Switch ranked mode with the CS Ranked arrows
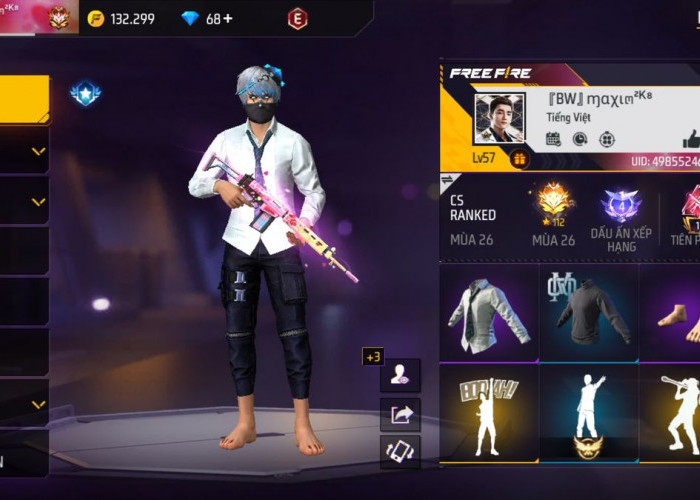Viewport: 700px width, 500px height. tap(446, 184)
